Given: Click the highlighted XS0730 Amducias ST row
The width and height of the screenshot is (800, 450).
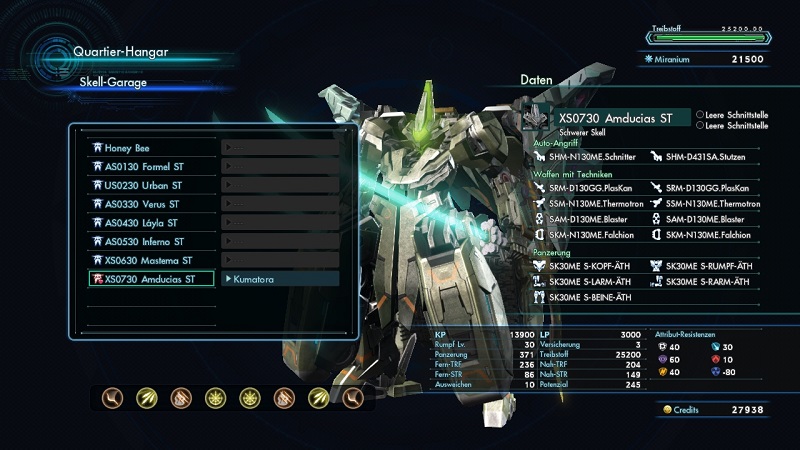Looking at the screenshot, I should coord(150,279).
